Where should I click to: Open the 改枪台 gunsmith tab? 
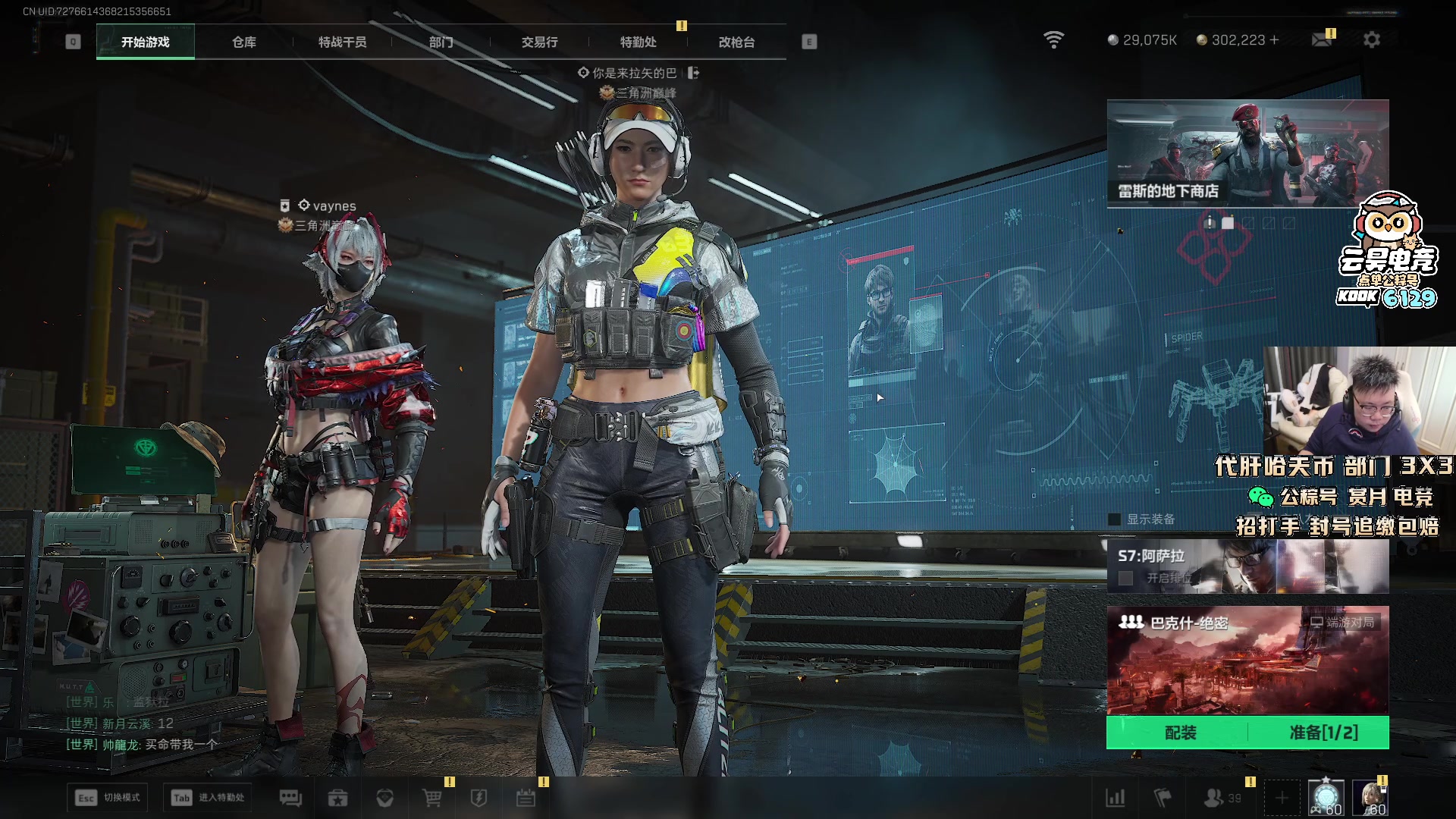[736, 42]
